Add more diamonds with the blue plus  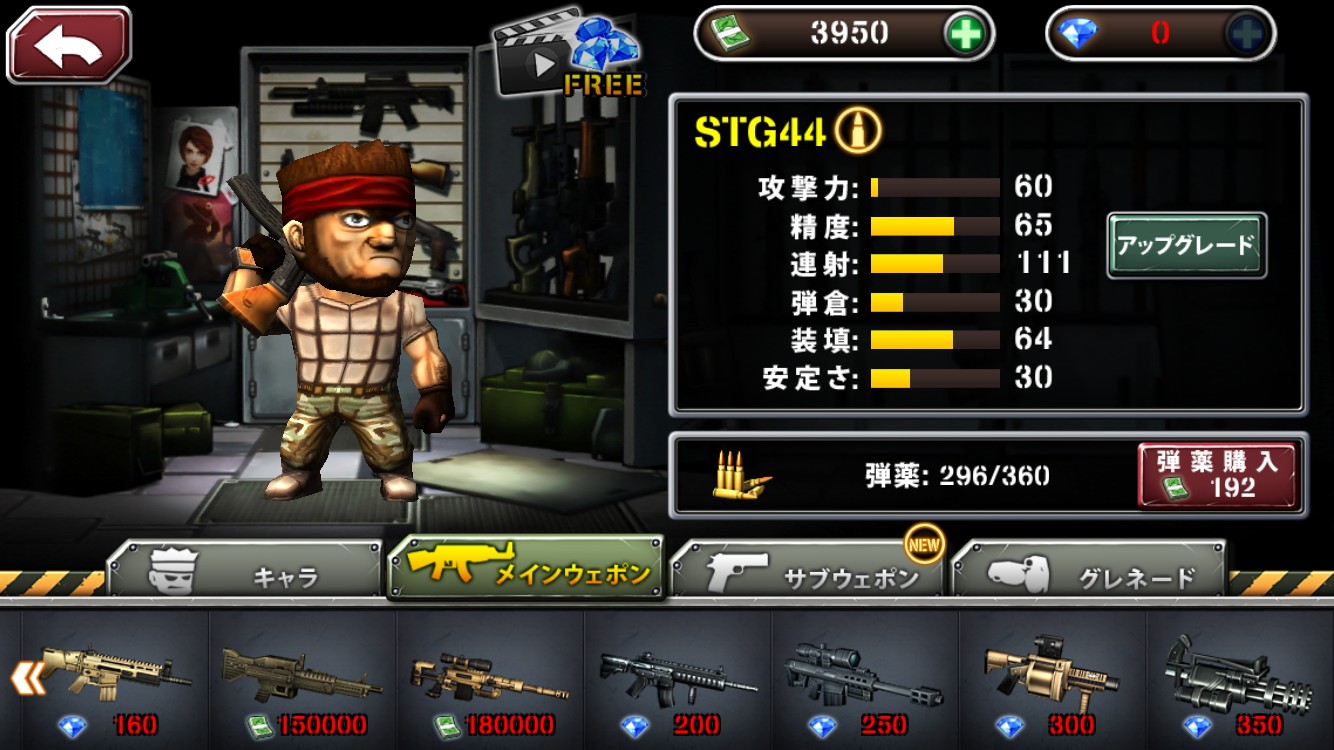(x=1248, y=34)
